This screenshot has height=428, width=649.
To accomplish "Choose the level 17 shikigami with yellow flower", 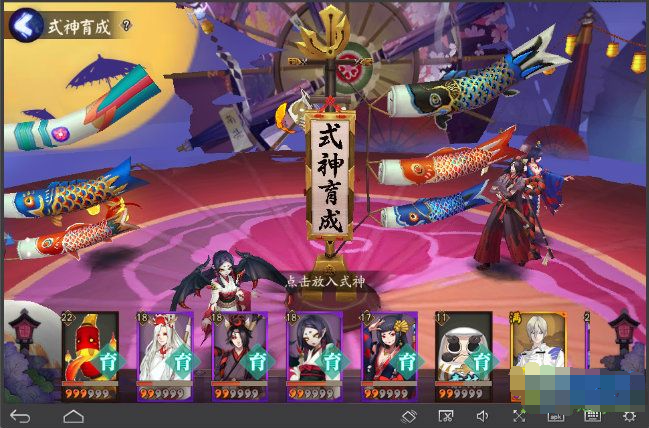I will (x=389, y=352).
